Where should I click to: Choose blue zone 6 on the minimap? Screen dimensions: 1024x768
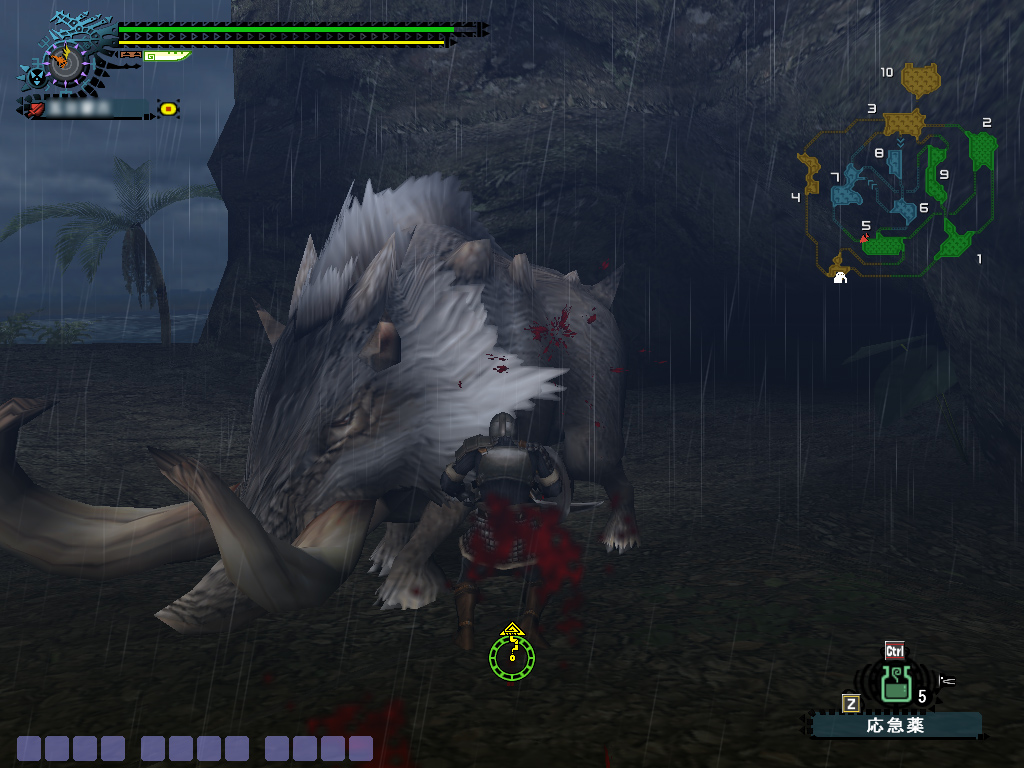point(904,210)
